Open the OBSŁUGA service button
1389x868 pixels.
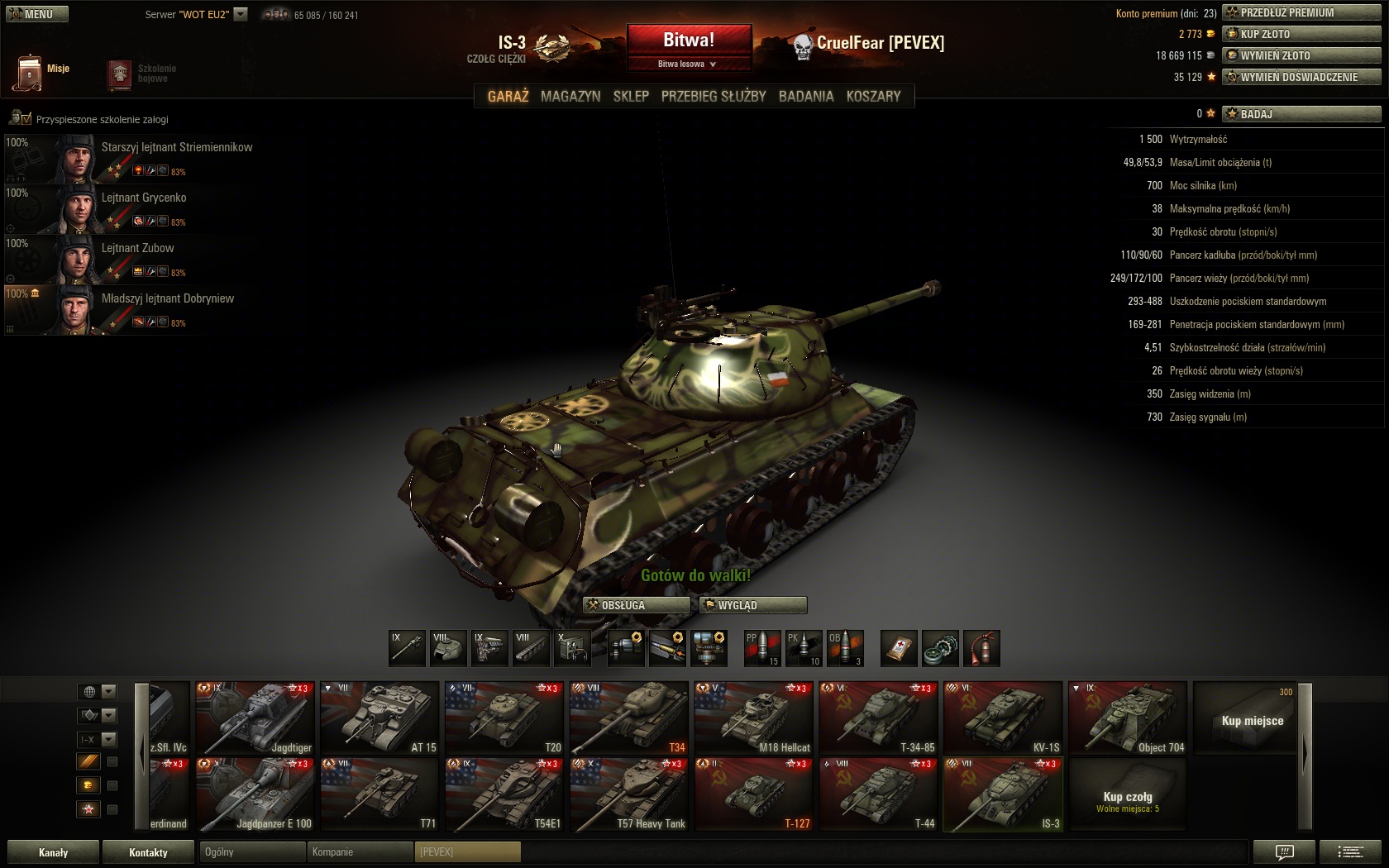[x=636, y=605]
